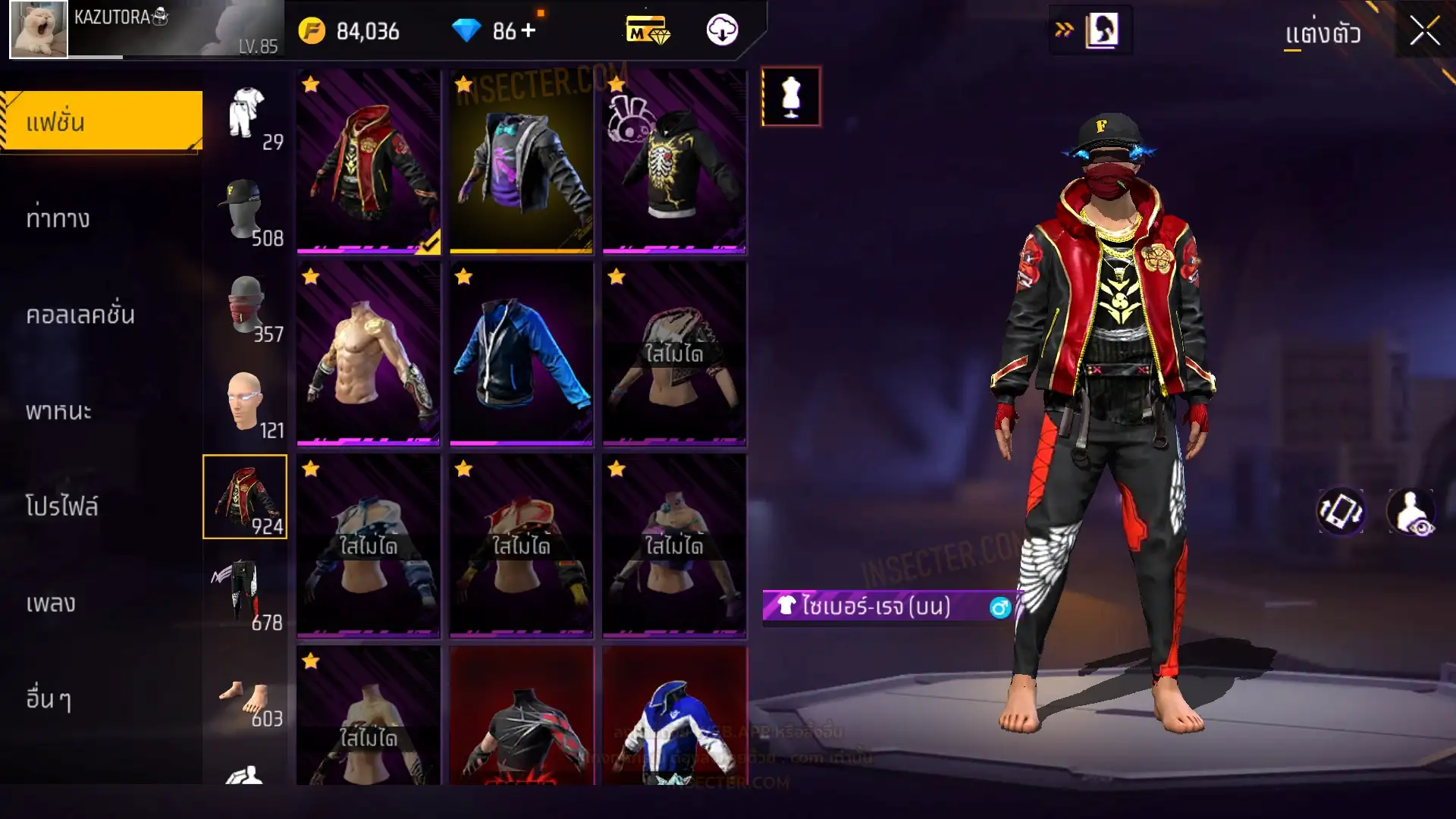Equip the purple and grey hooded jacket
Image resolution: width=1456 pixels, height=819 pixels.
521,161
